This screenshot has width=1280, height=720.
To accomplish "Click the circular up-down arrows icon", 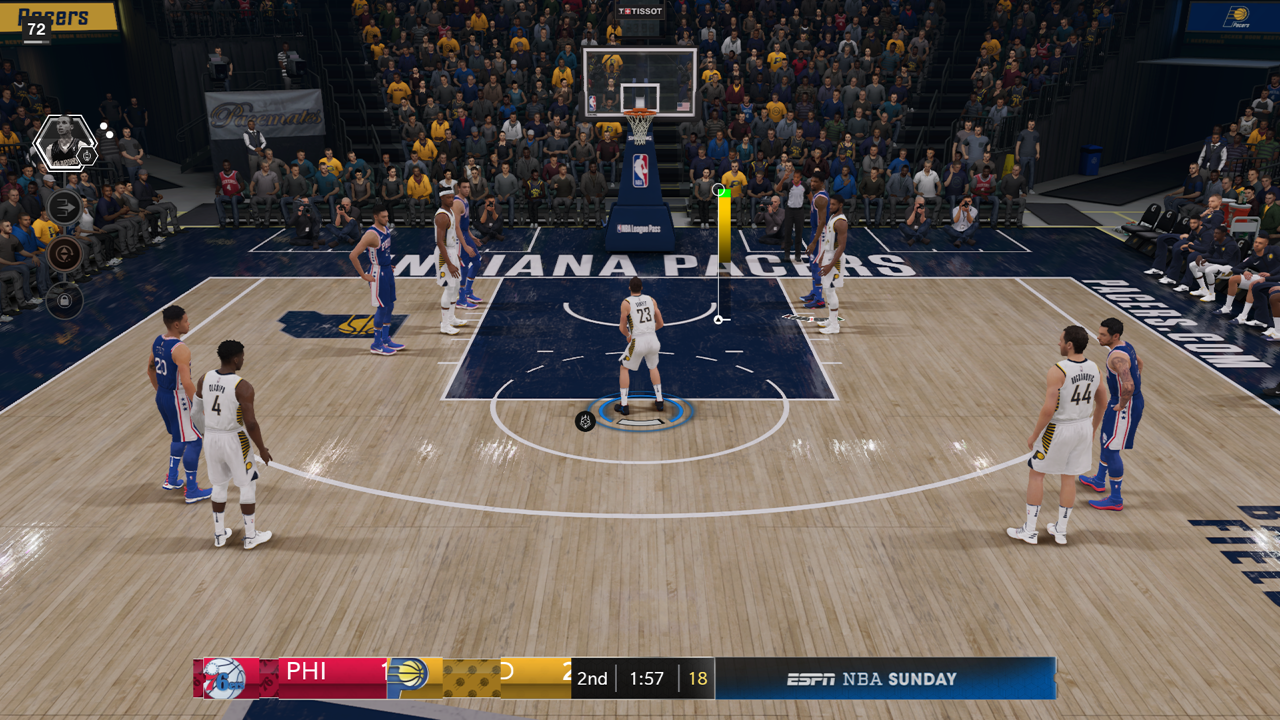I will 64,253.
